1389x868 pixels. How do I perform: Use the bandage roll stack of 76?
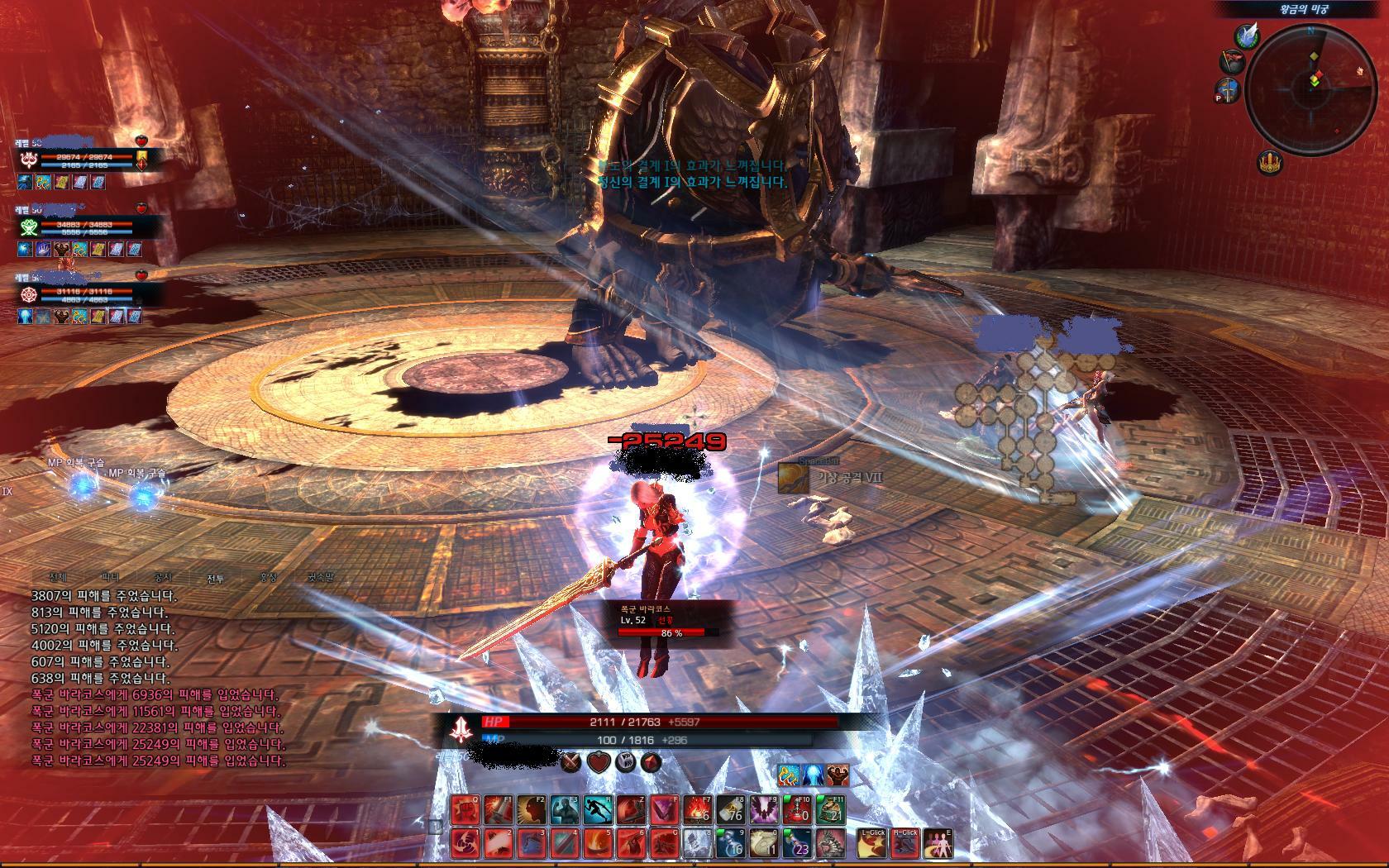[x=733, y=810]
